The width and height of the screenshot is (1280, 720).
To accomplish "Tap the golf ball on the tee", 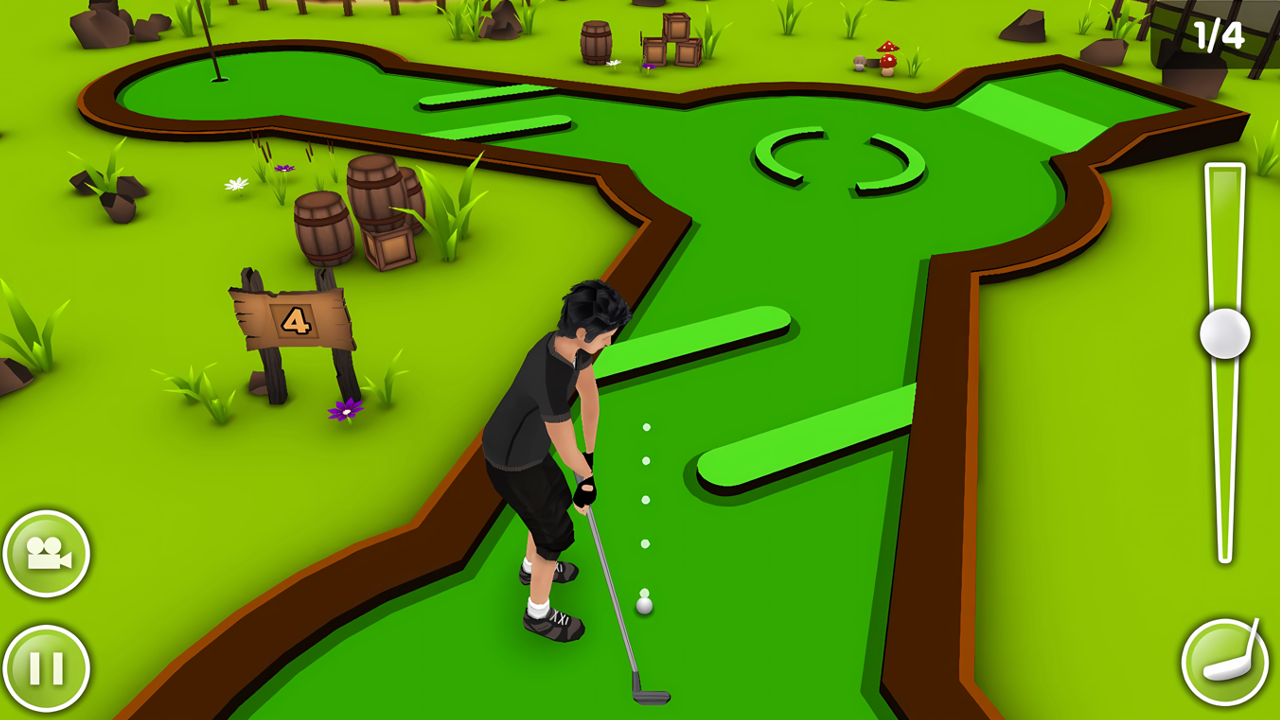I will click(x=644, y=606).
